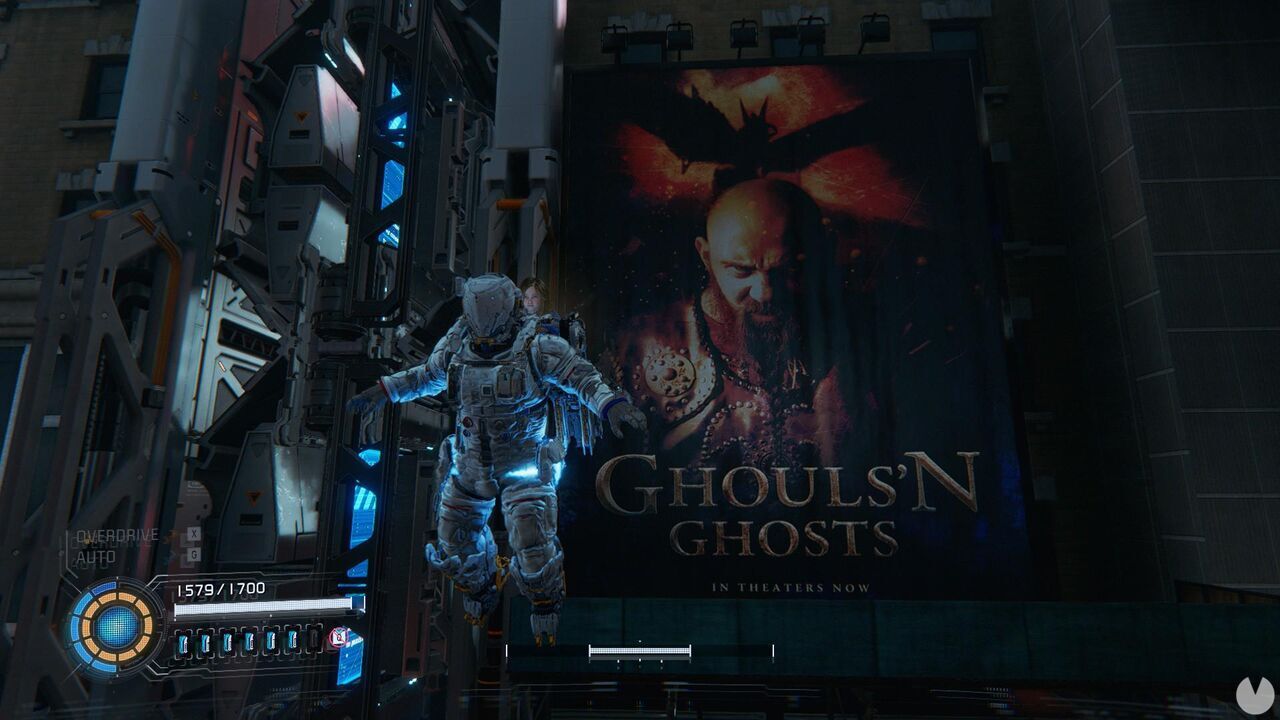Click the X key prompt icon
1280x720 pixels.
193,533
